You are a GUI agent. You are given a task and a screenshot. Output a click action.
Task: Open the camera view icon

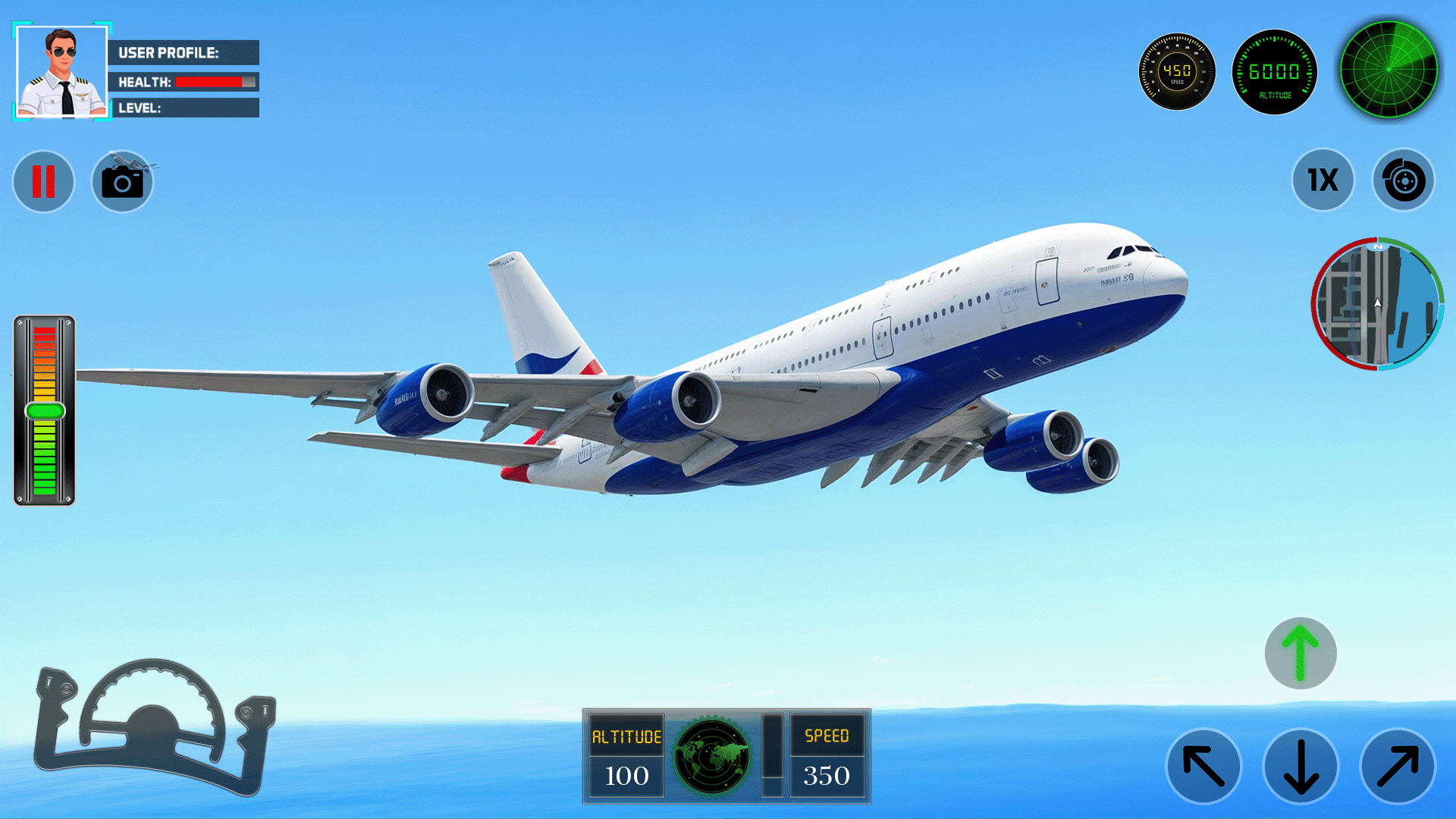(121, 181)
